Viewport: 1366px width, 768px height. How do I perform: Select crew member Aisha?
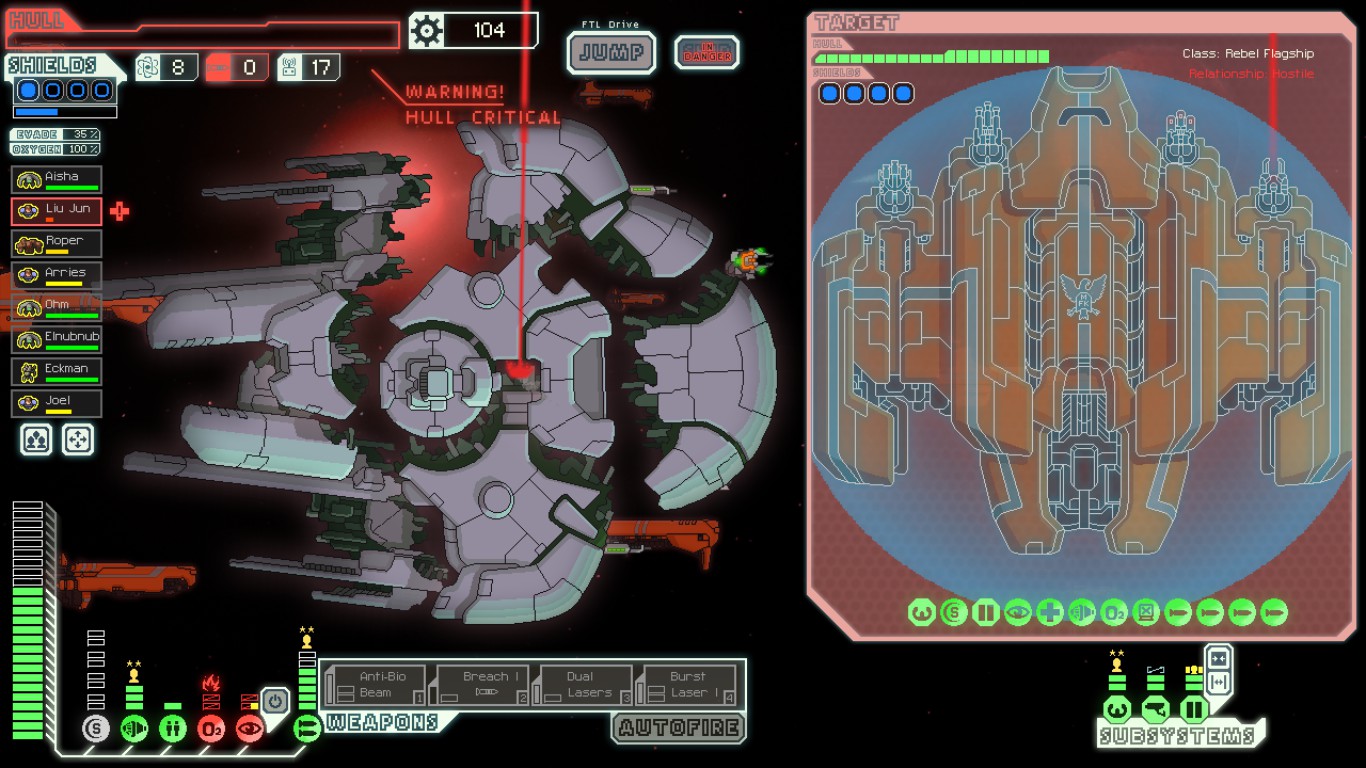[57, 180]
